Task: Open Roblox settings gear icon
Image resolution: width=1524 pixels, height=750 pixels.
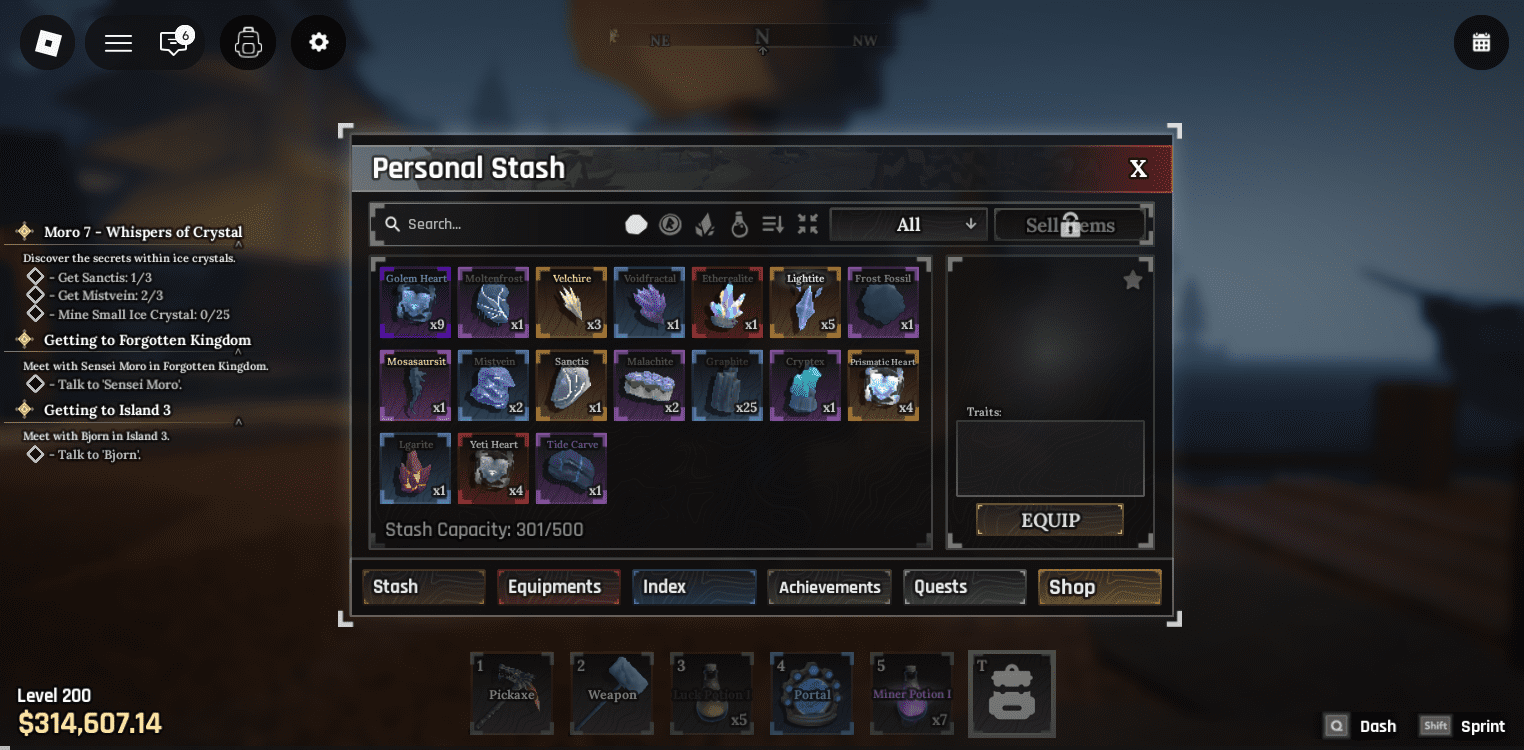Action: [318, 42]
